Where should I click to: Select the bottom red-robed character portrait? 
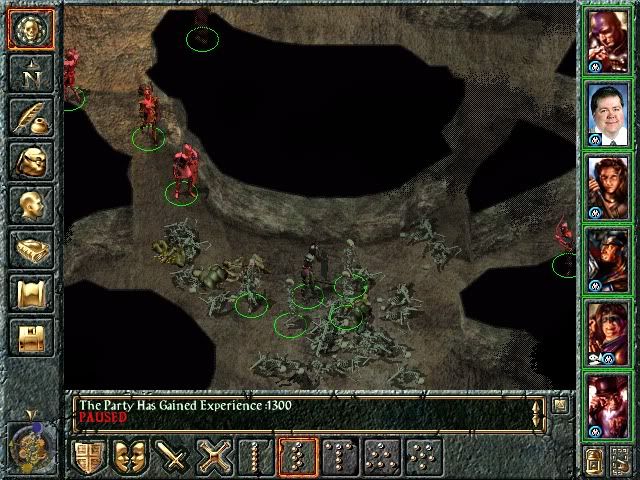607,403
